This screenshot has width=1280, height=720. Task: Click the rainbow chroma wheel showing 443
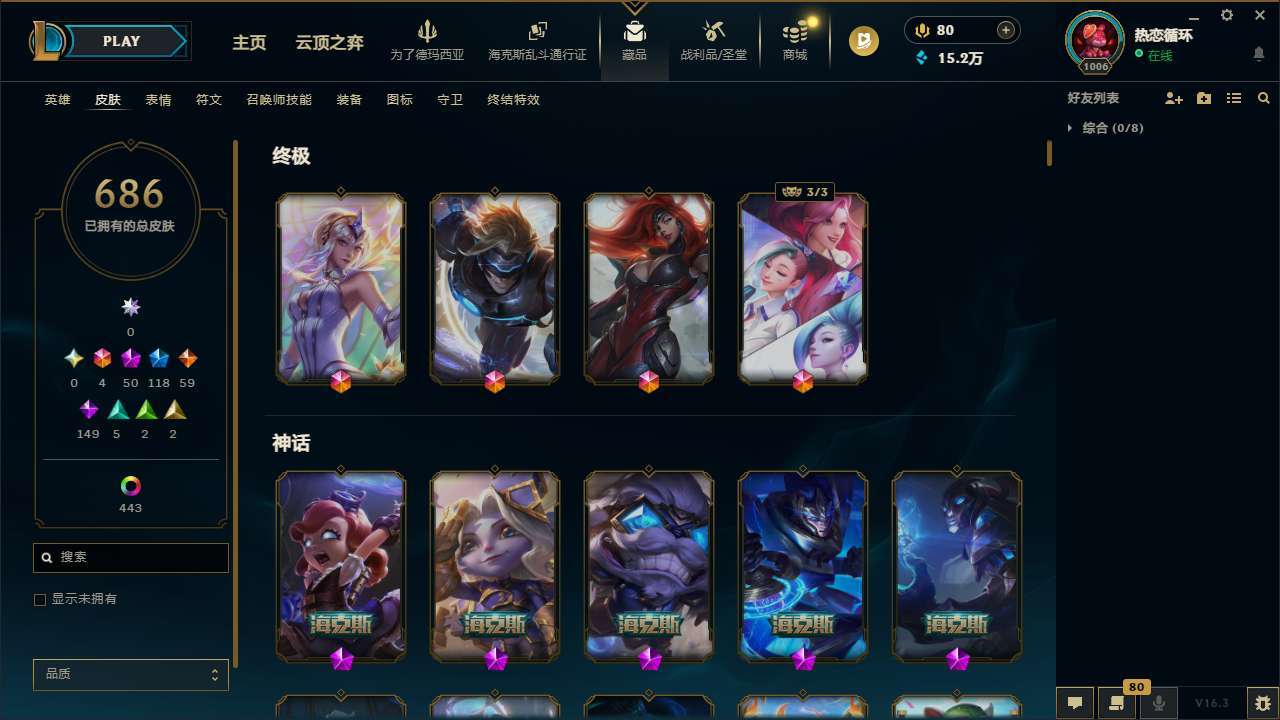(x=130, y=484)
